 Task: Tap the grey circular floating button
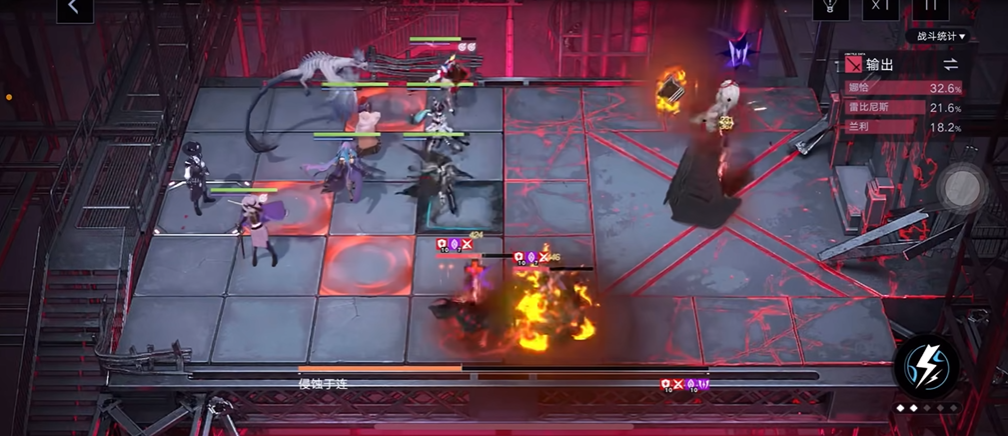(963, 185)
